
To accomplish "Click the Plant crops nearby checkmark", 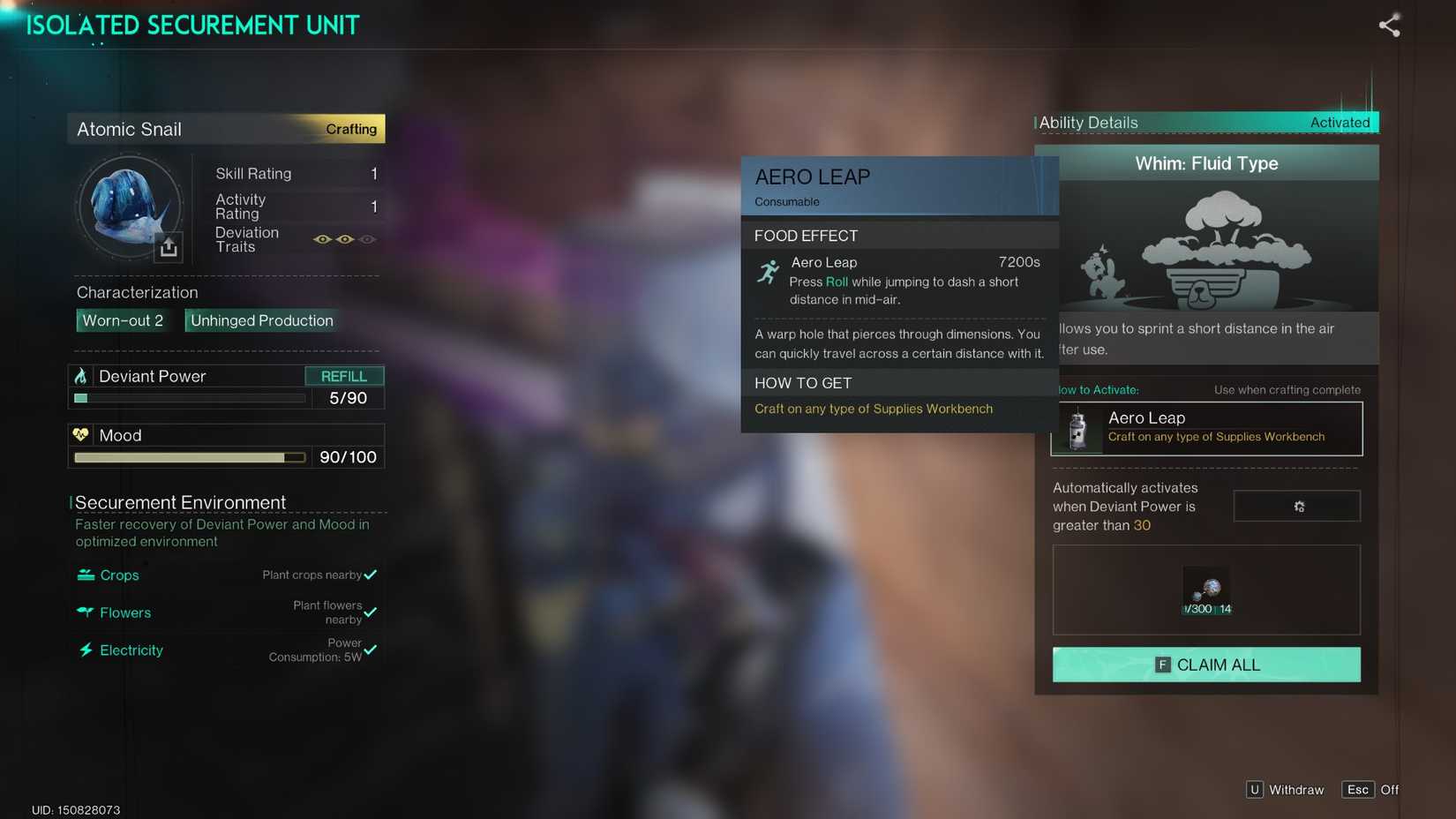I will pyautogui.click(x=372, y=574).
